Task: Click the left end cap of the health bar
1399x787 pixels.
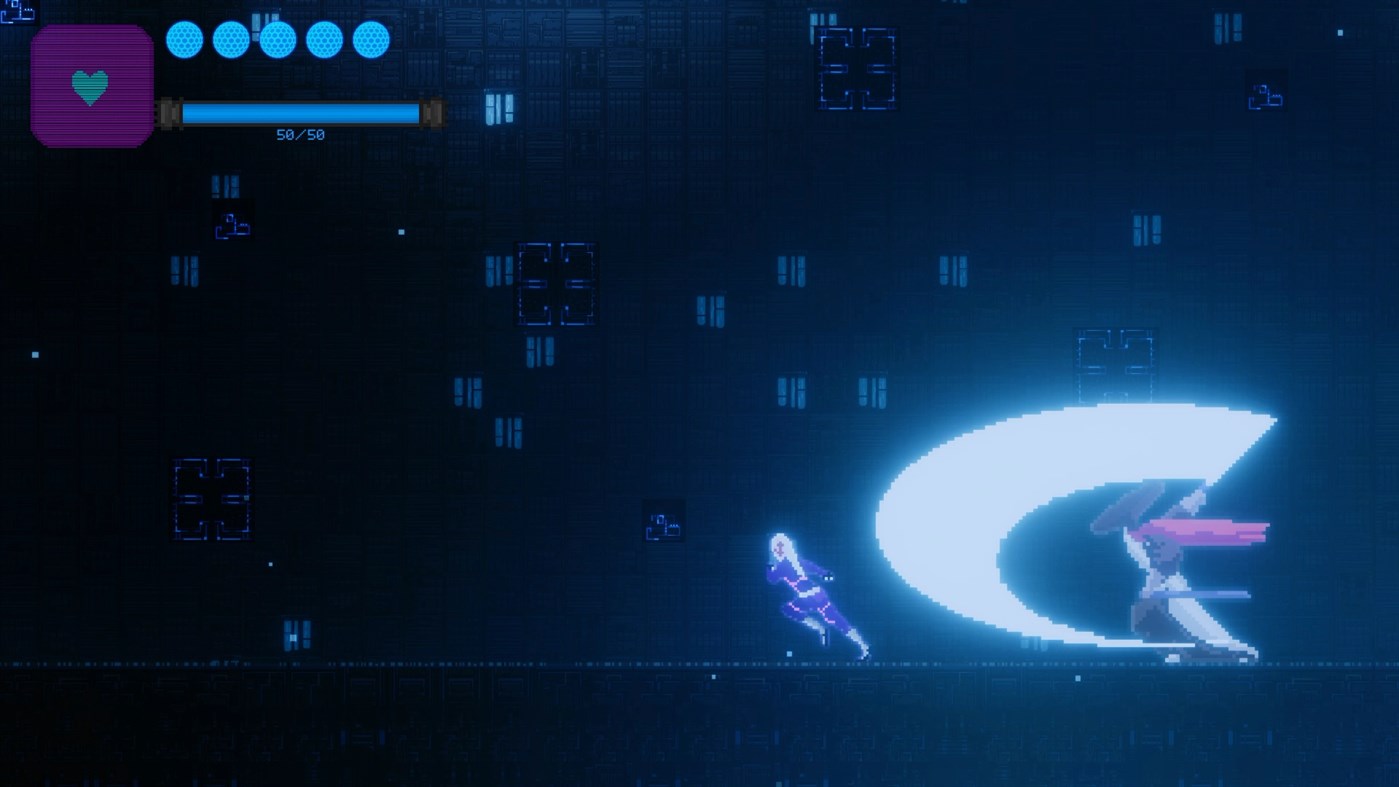Action: [x=170, y=113]
